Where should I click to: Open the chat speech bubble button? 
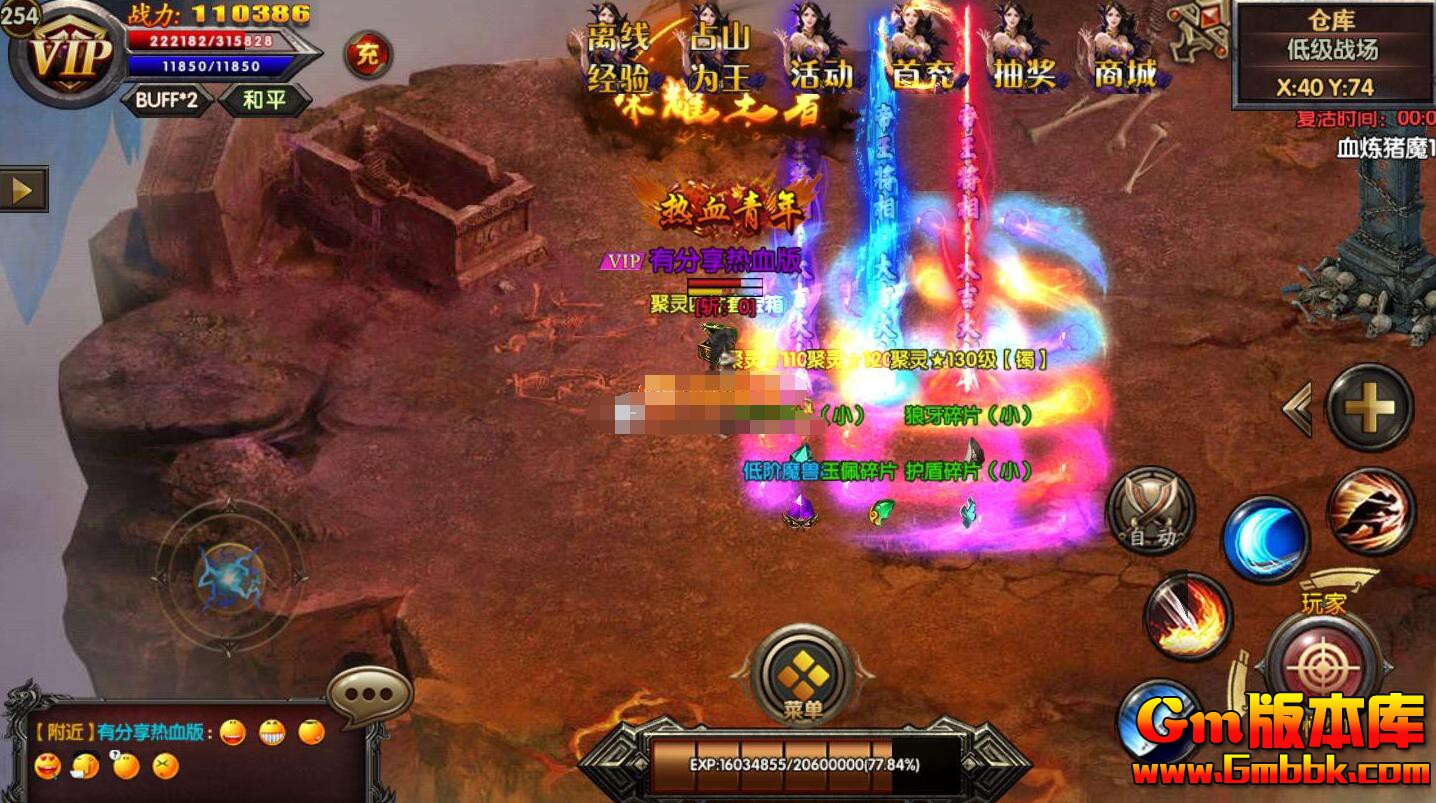370,695
